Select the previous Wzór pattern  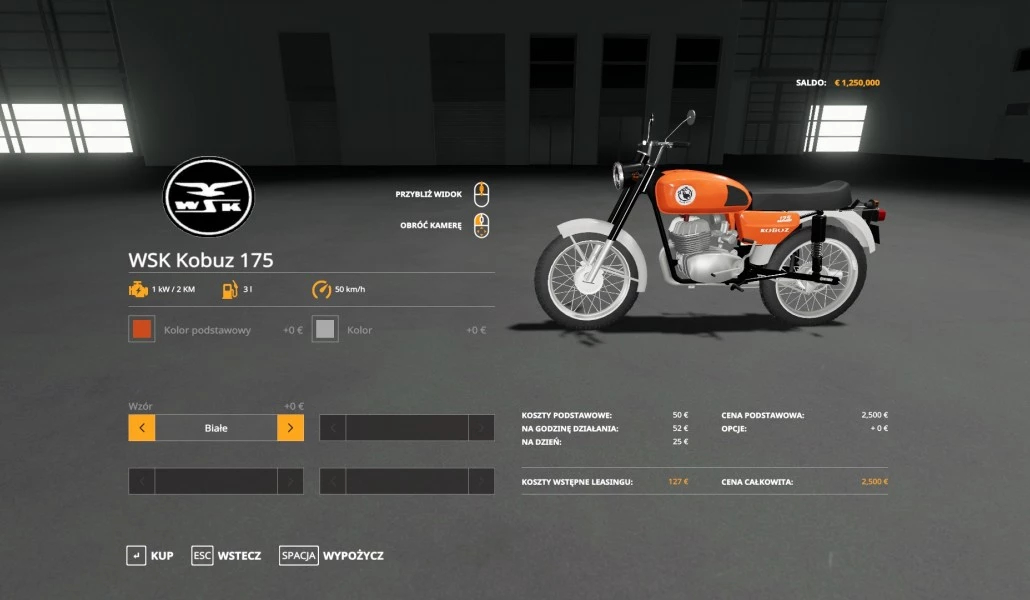pyautogui.click(x=142, y=428)
